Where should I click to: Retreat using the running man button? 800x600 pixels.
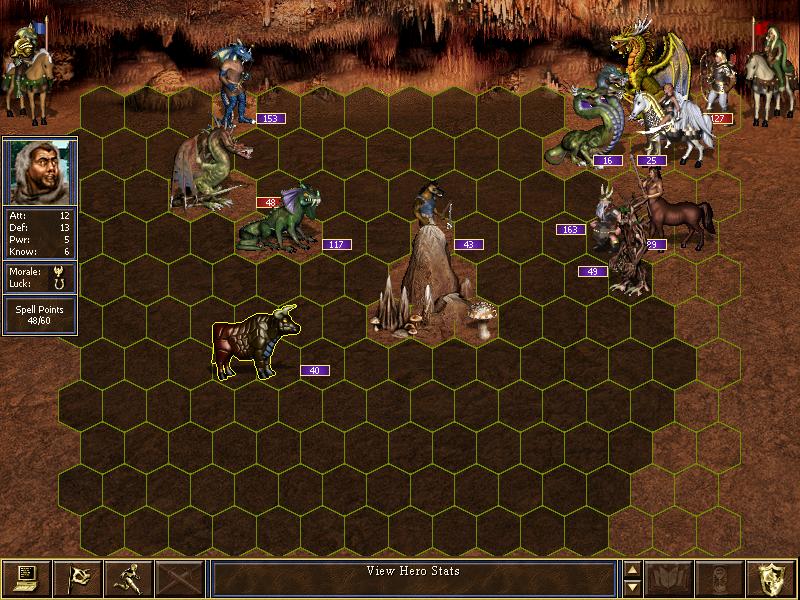point(128,577)
